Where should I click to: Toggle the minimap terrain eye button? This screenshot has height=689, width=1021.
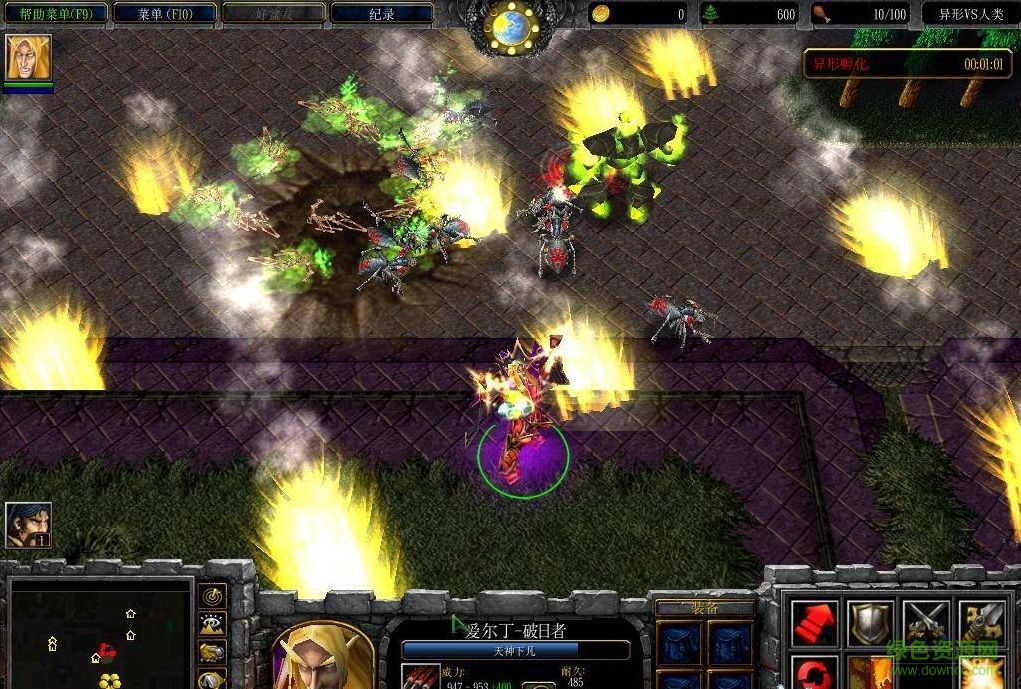click(x=212, y=625)
